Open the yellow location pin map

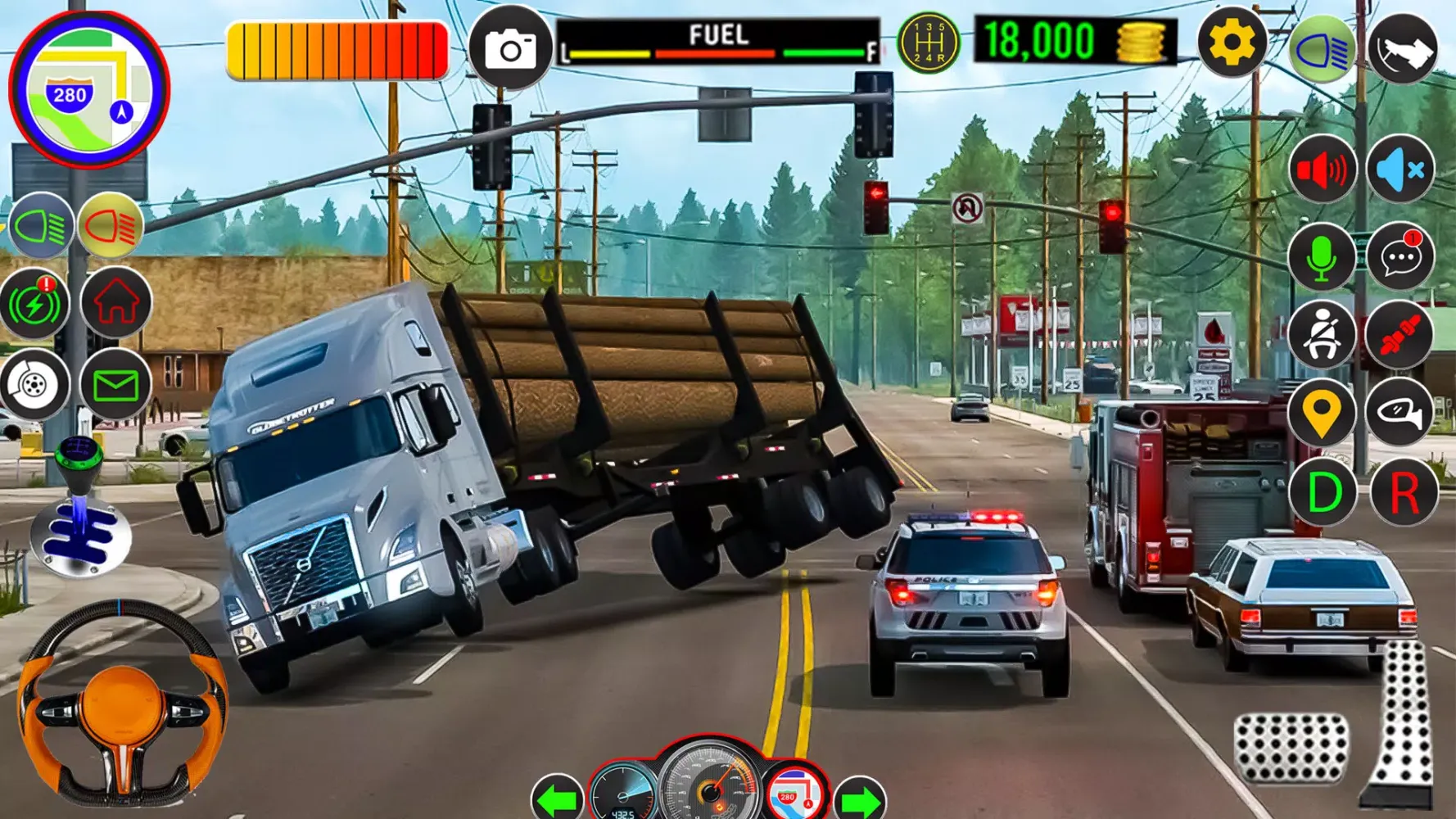click(x=1321, y=413)
